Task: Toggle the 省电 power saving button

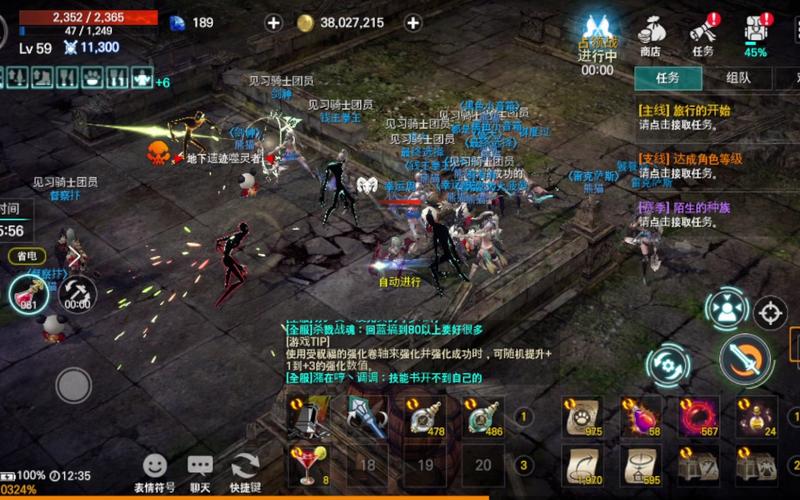Action: (27, 256)
